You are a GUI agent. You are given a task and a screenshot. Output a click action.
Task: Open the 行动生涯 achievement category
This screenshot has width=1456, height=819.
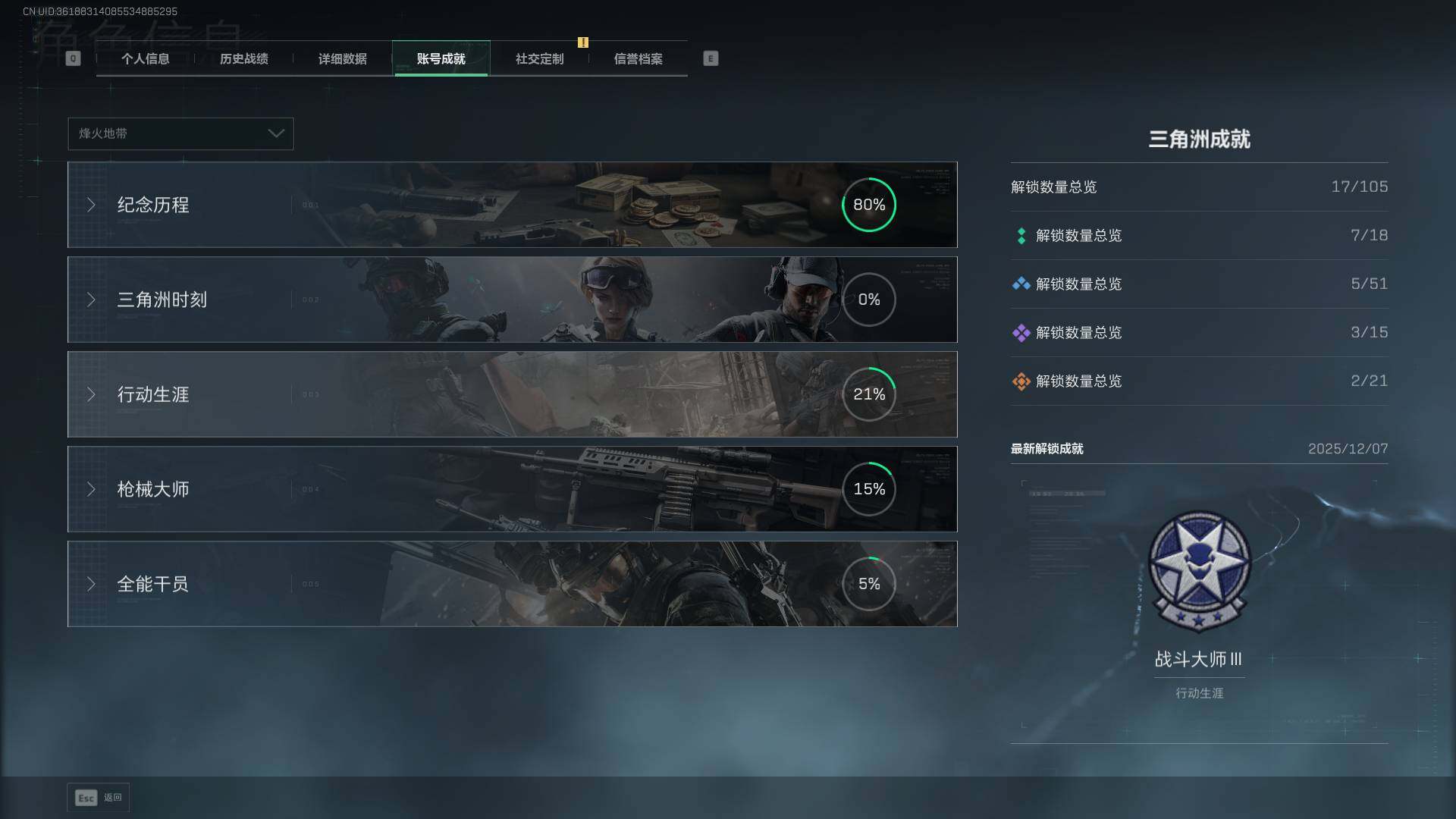pos(512,394)
